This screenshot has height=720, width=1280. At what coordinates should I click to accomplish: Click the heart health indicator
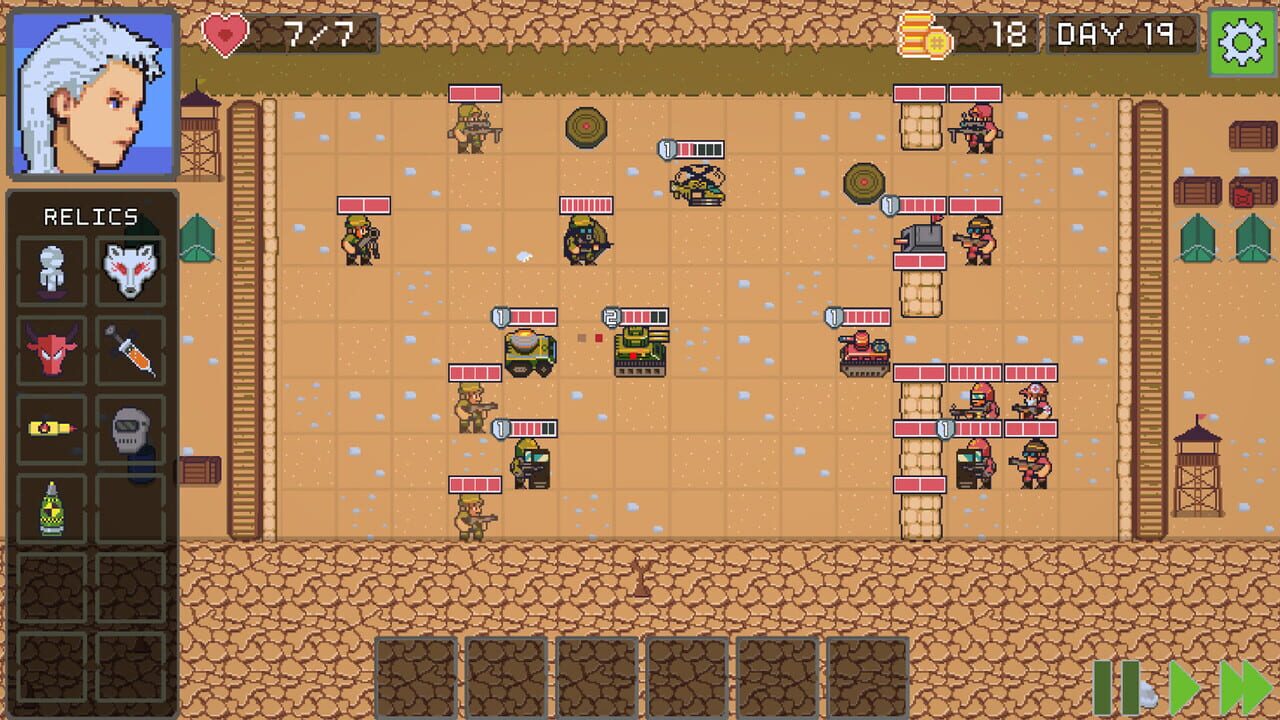tap(225, 33)
